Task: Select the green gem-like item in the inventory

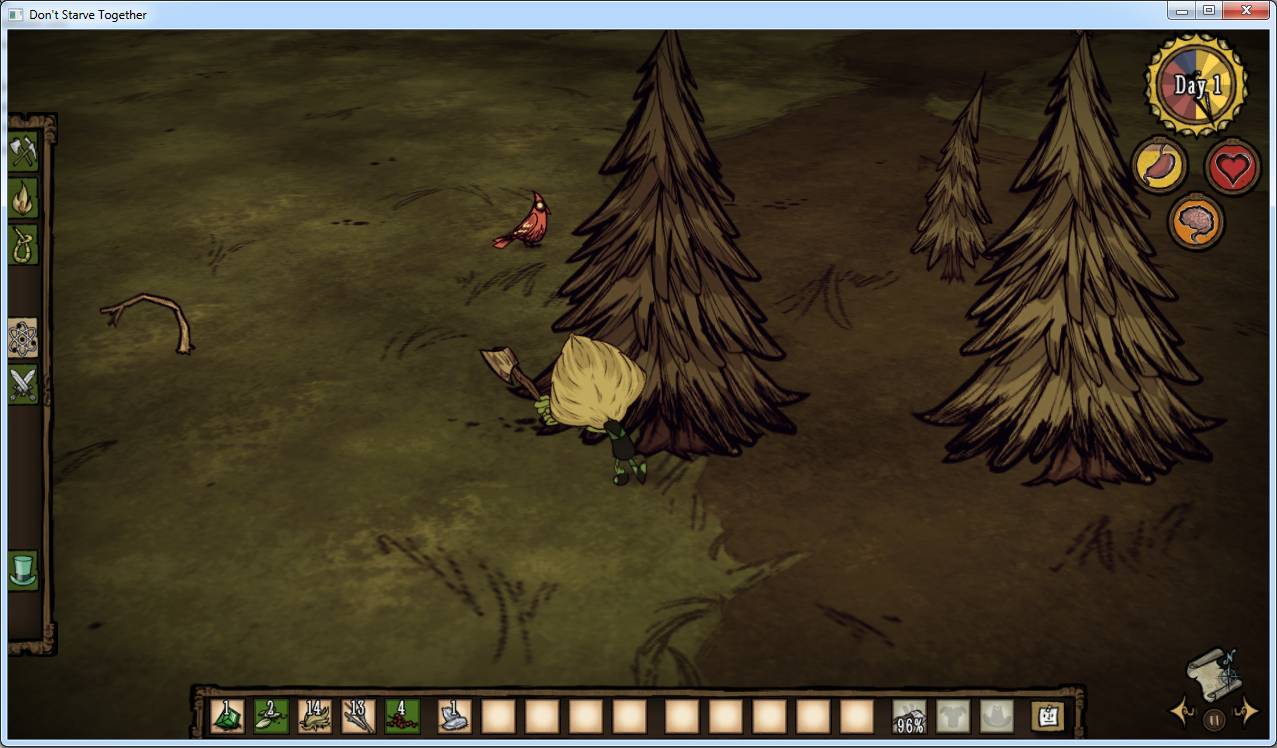Action: pos(227,716)
